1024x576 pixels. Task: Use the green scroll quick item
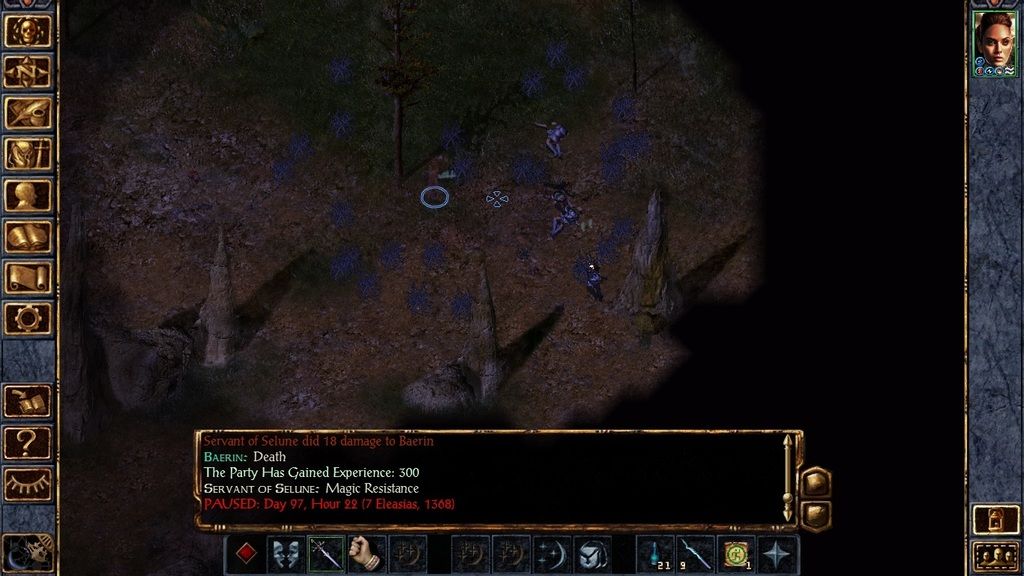737,554
